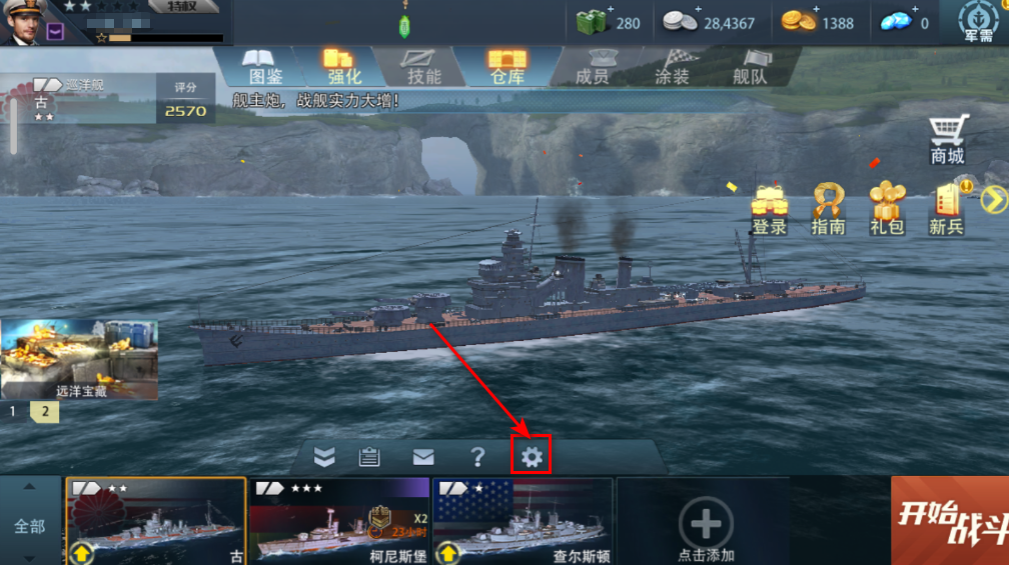
Task: Open the 指南 guide icon
Action: (828, 209)
